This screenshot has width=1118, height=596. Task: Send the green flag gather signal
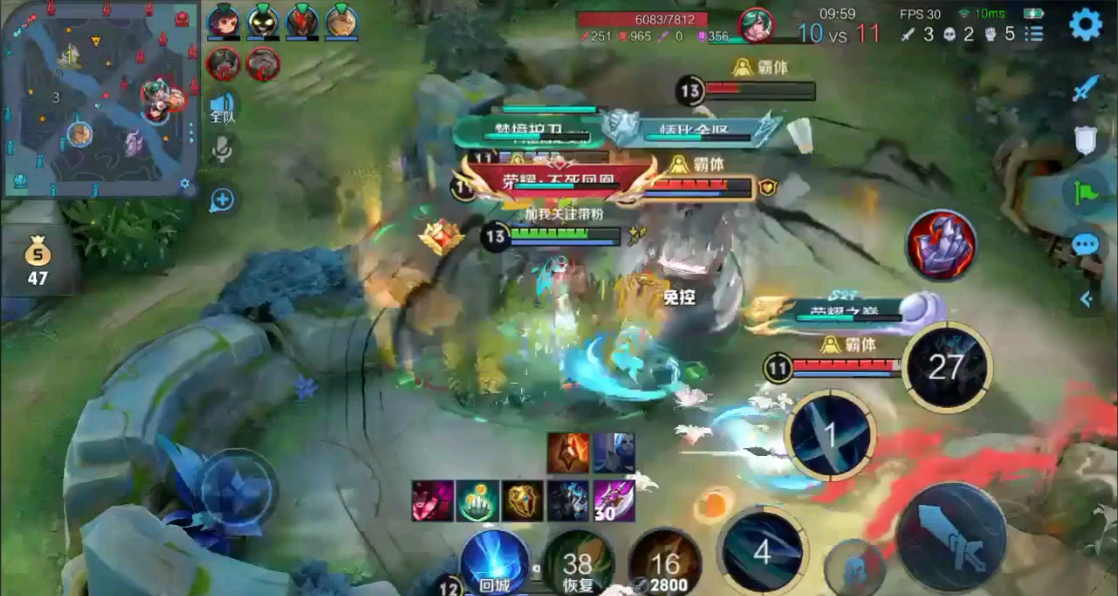tap(1085, 192)
